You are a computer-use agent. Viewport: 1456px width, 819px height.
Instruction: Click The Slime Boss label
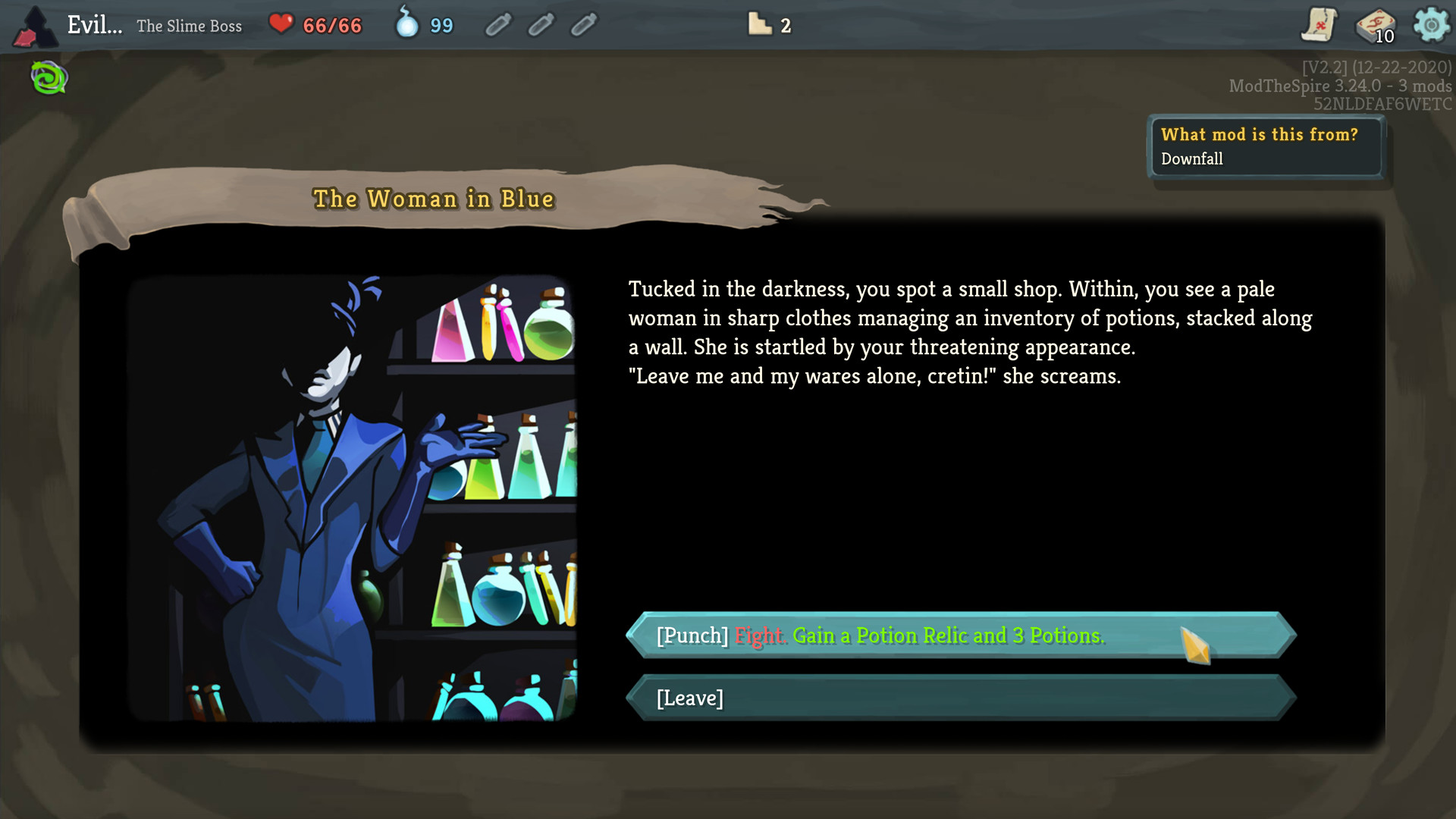coord(190,25)
